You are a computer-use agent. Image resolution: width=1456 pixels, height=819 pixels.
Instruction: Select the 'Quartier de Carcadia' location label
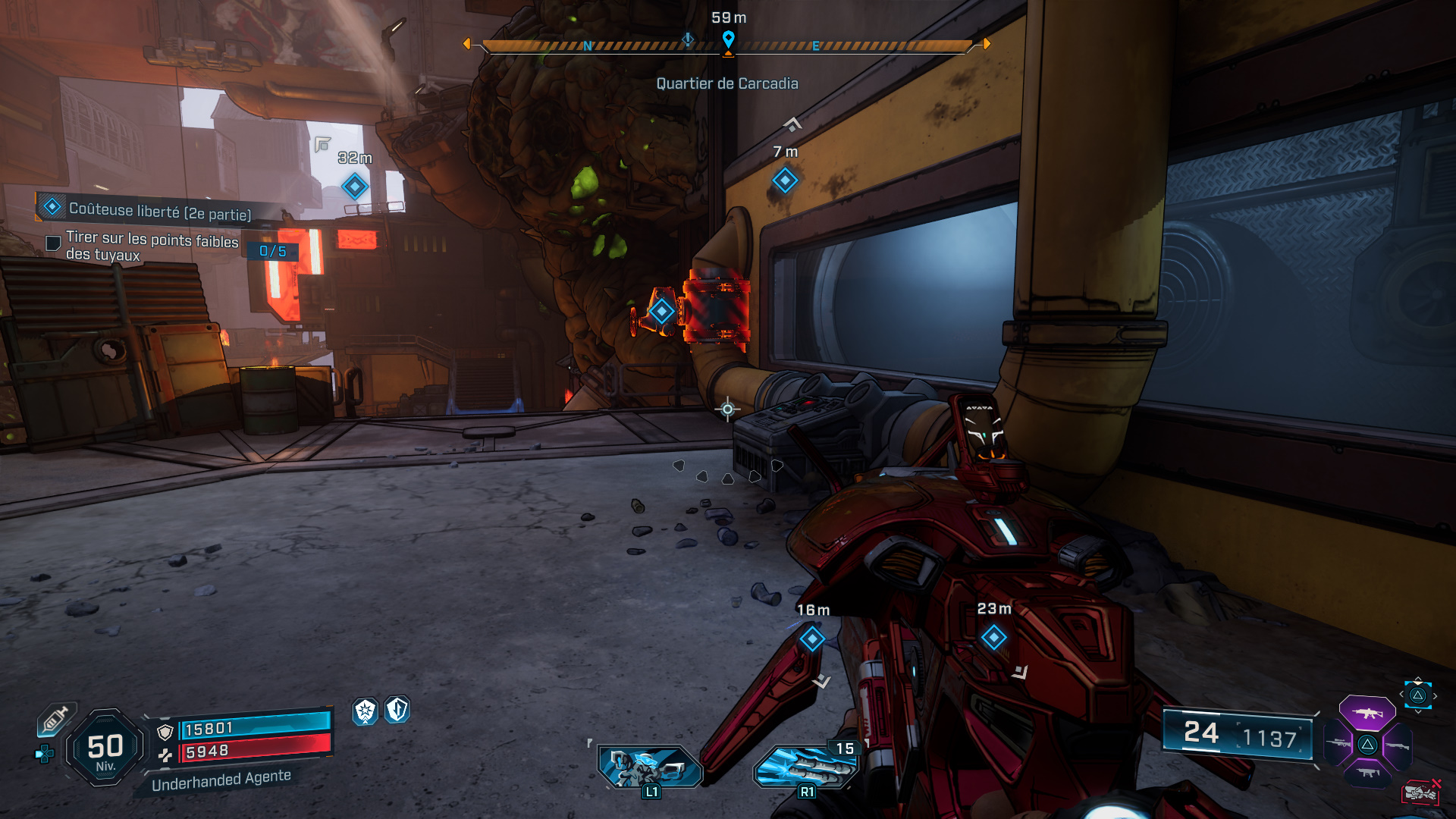point(728,83)
